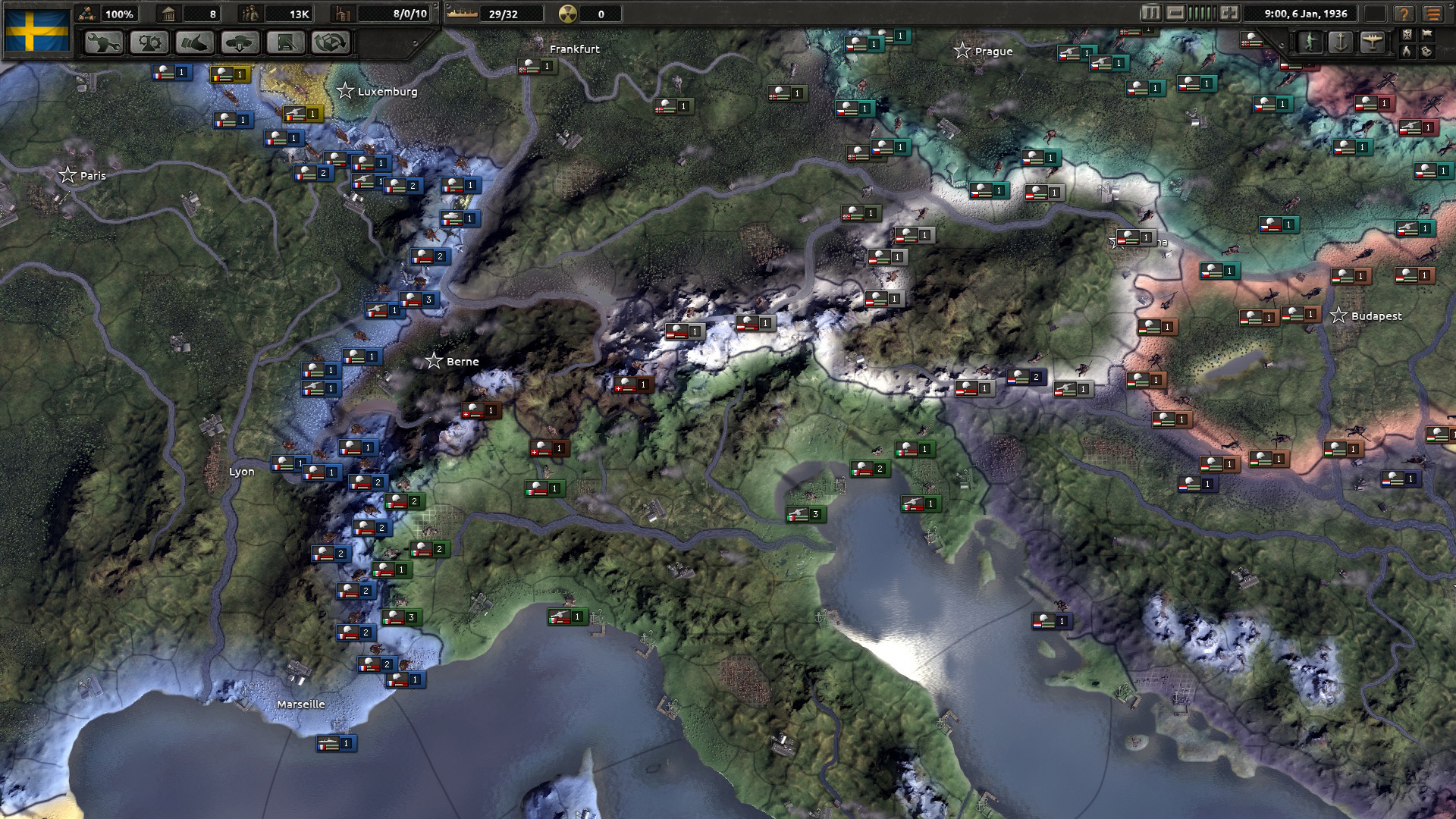The height and width of the screenshot is (819, 1456).
Task: Select the green soldier army view
Action: click(x=1310, y=42)
